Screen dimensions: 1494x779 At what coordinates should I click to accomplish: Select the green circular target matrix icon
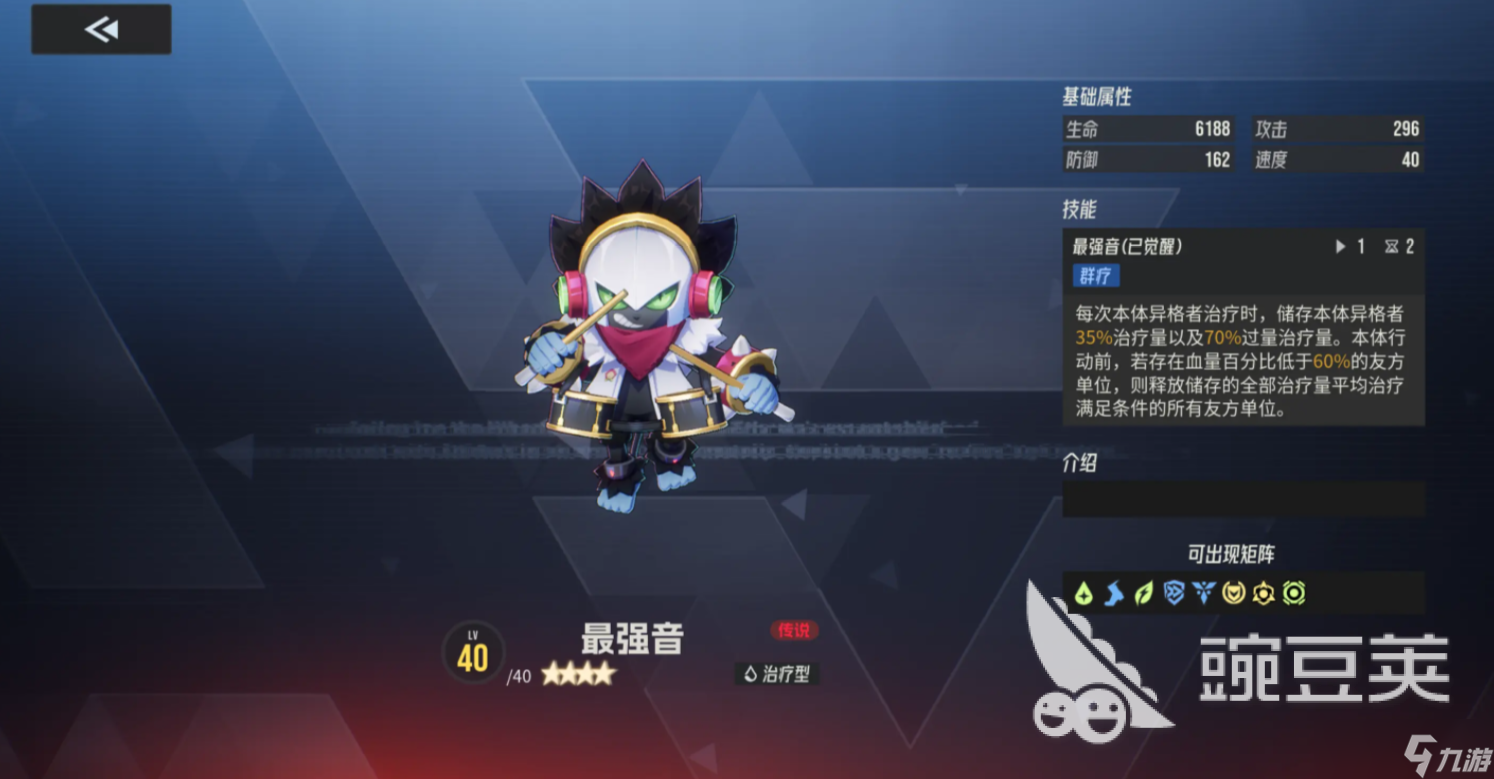click(1294, 594)
